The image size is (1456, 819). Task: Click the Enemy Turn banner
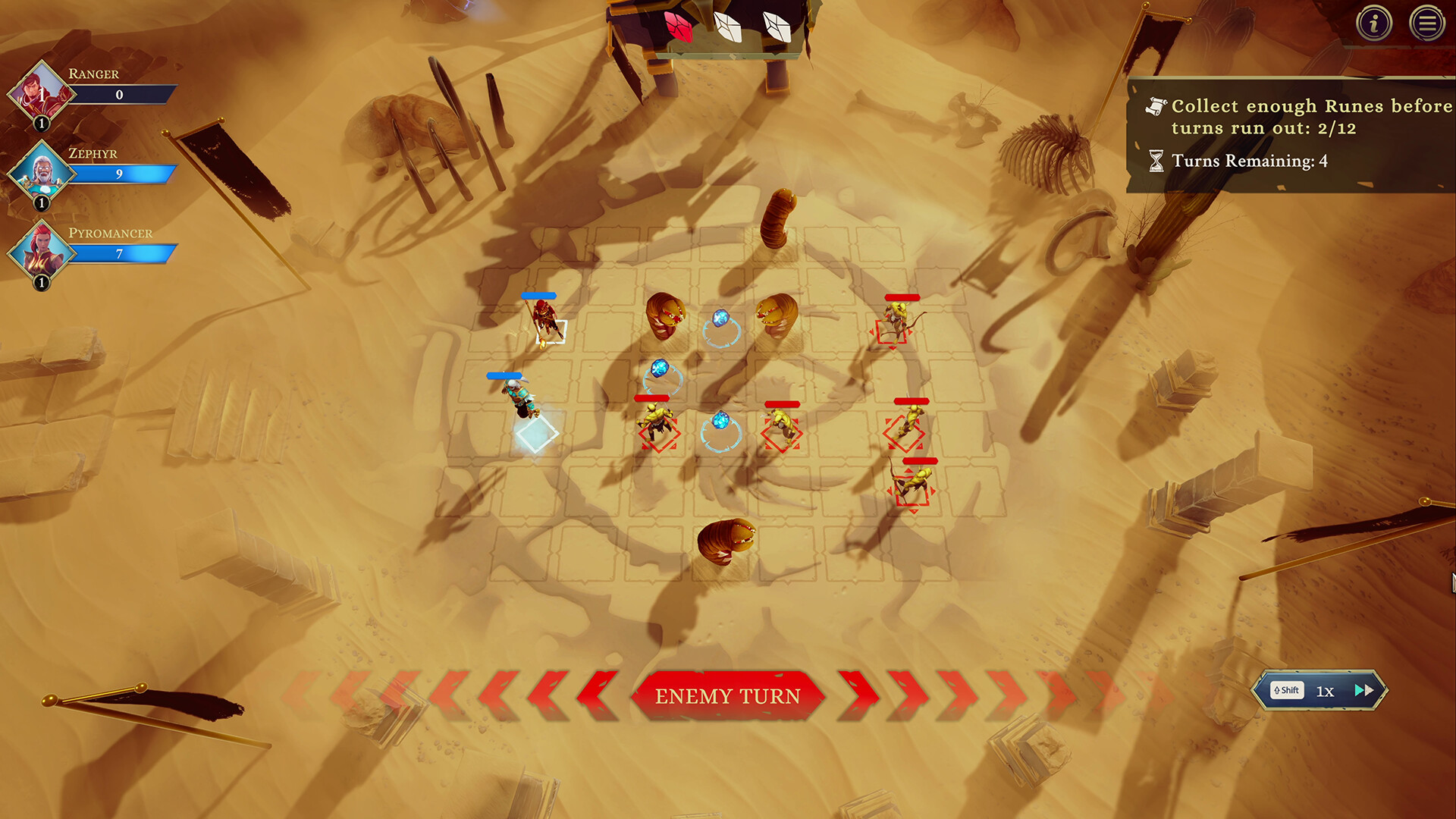[x=728, y=695]
